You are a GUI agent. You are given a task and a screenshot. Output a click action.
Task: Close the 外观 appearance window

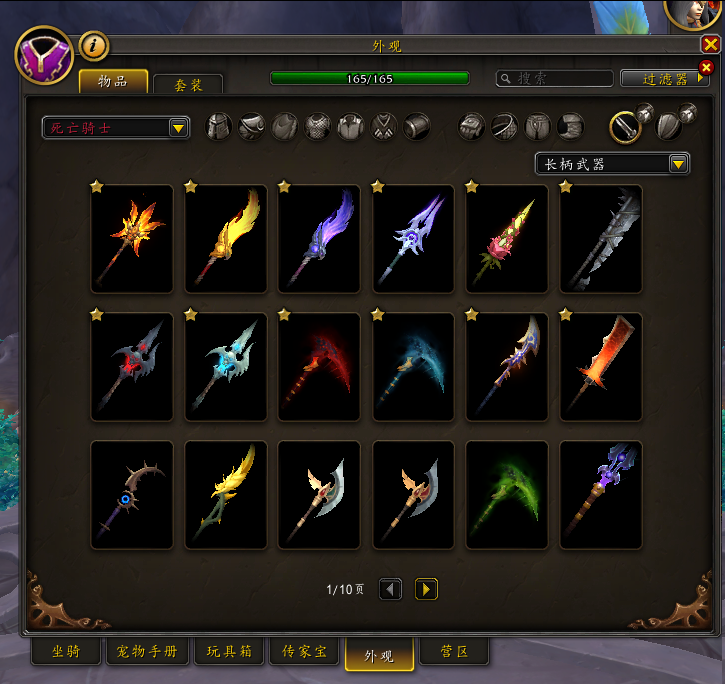pyautogui.click(x=710, y=45)
